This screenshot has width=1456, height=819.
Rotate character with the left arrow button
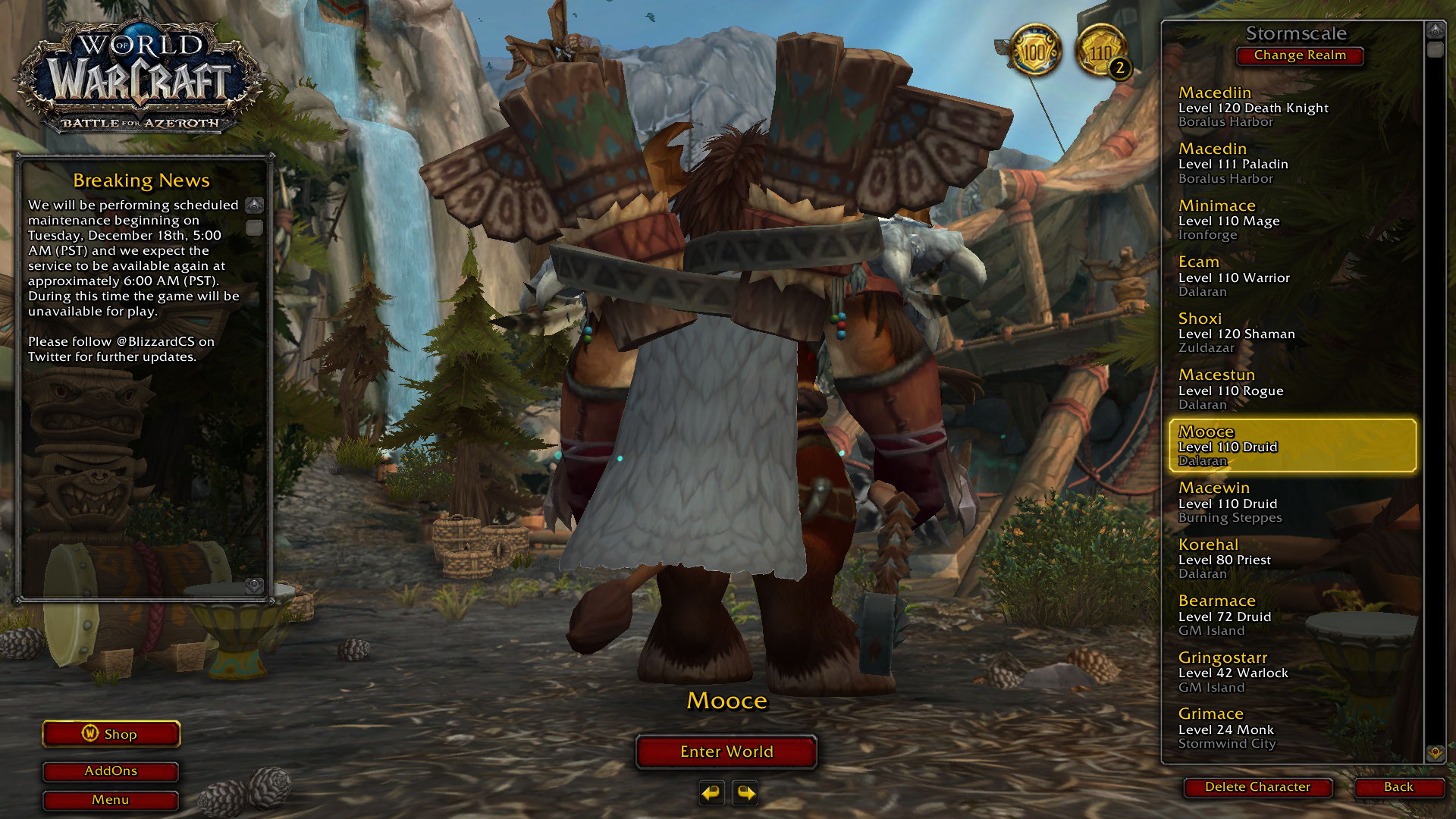[x=711, y=793]
